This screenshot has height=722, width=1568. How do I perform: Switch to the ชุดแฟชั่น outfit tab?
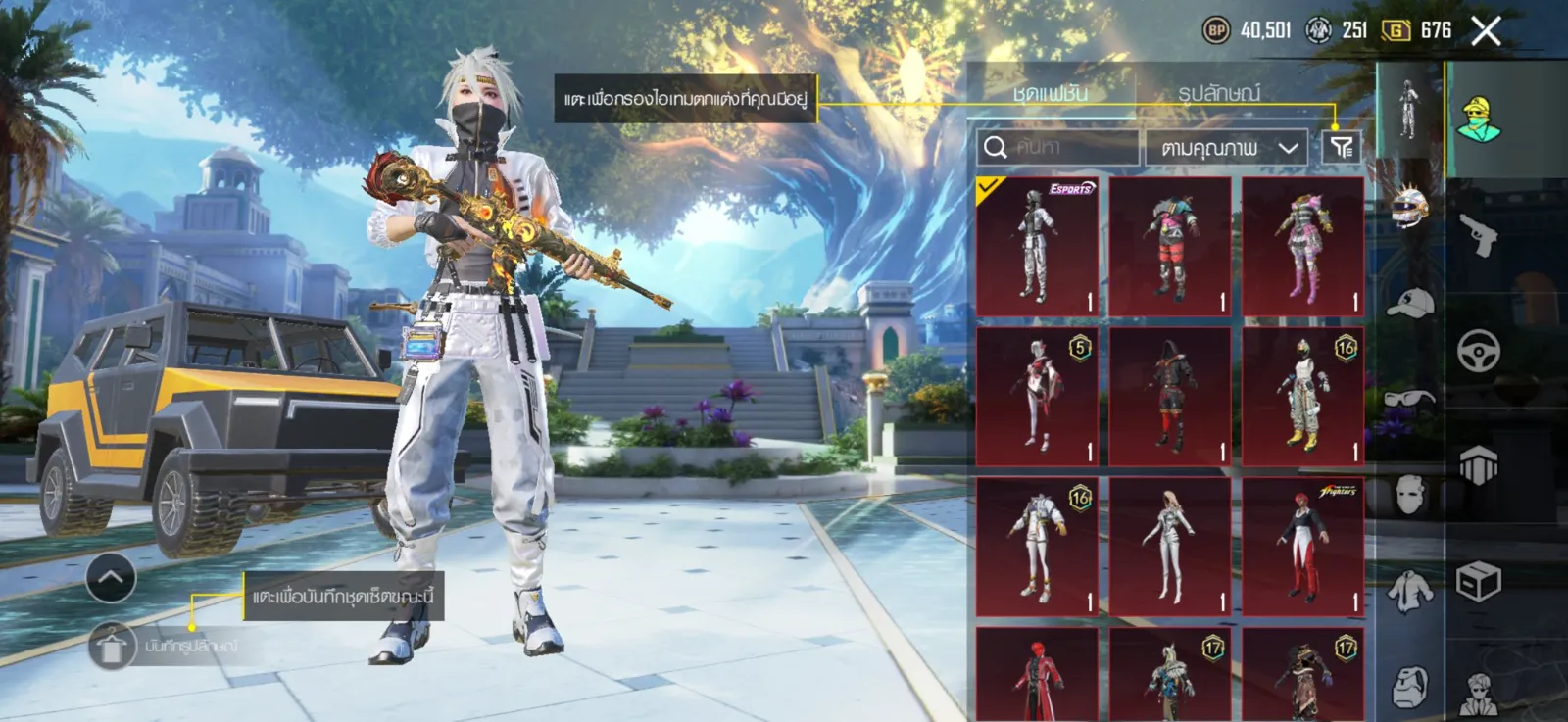(1050, 93)
